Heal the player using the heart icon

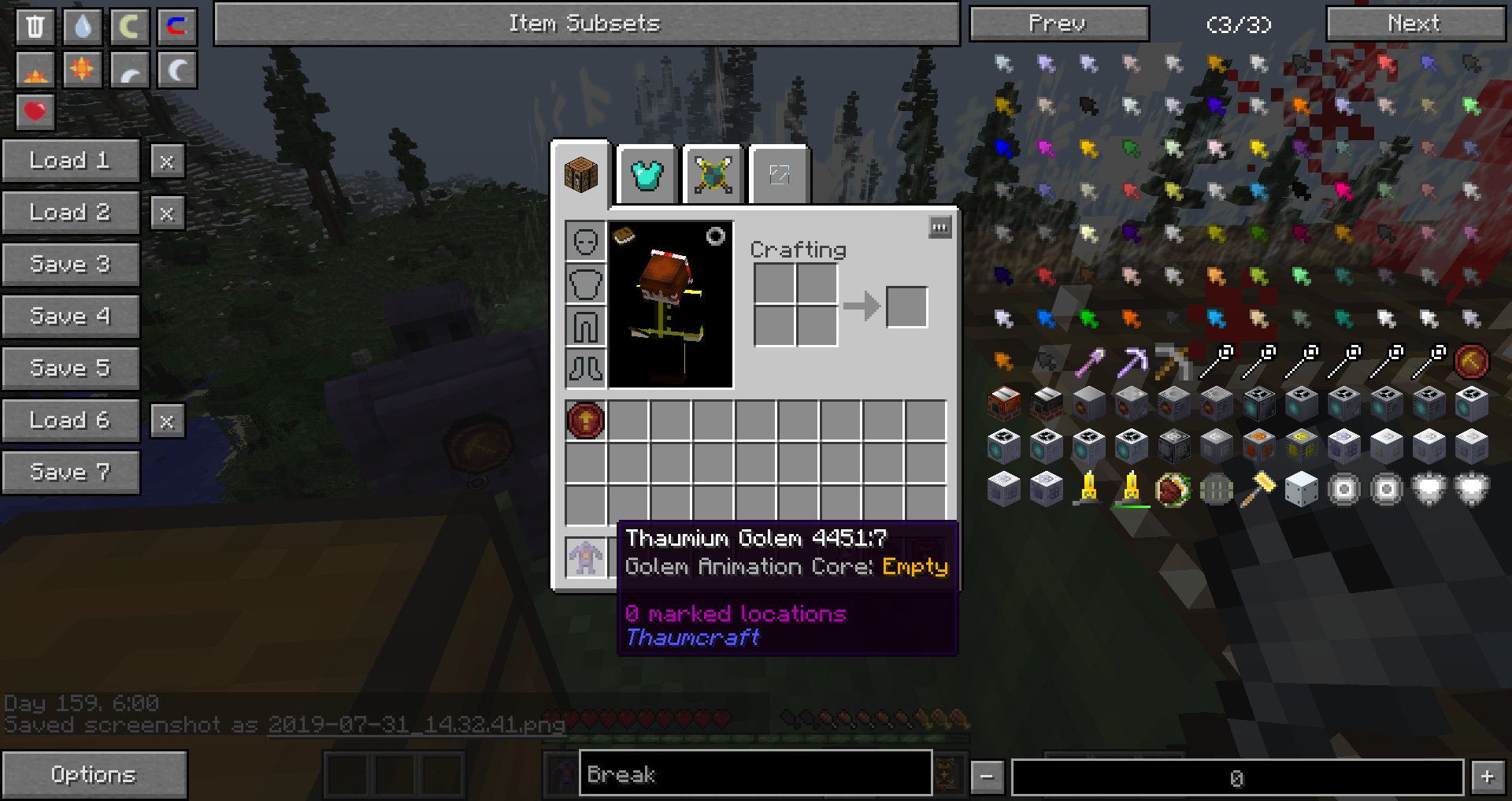point(35,113)
